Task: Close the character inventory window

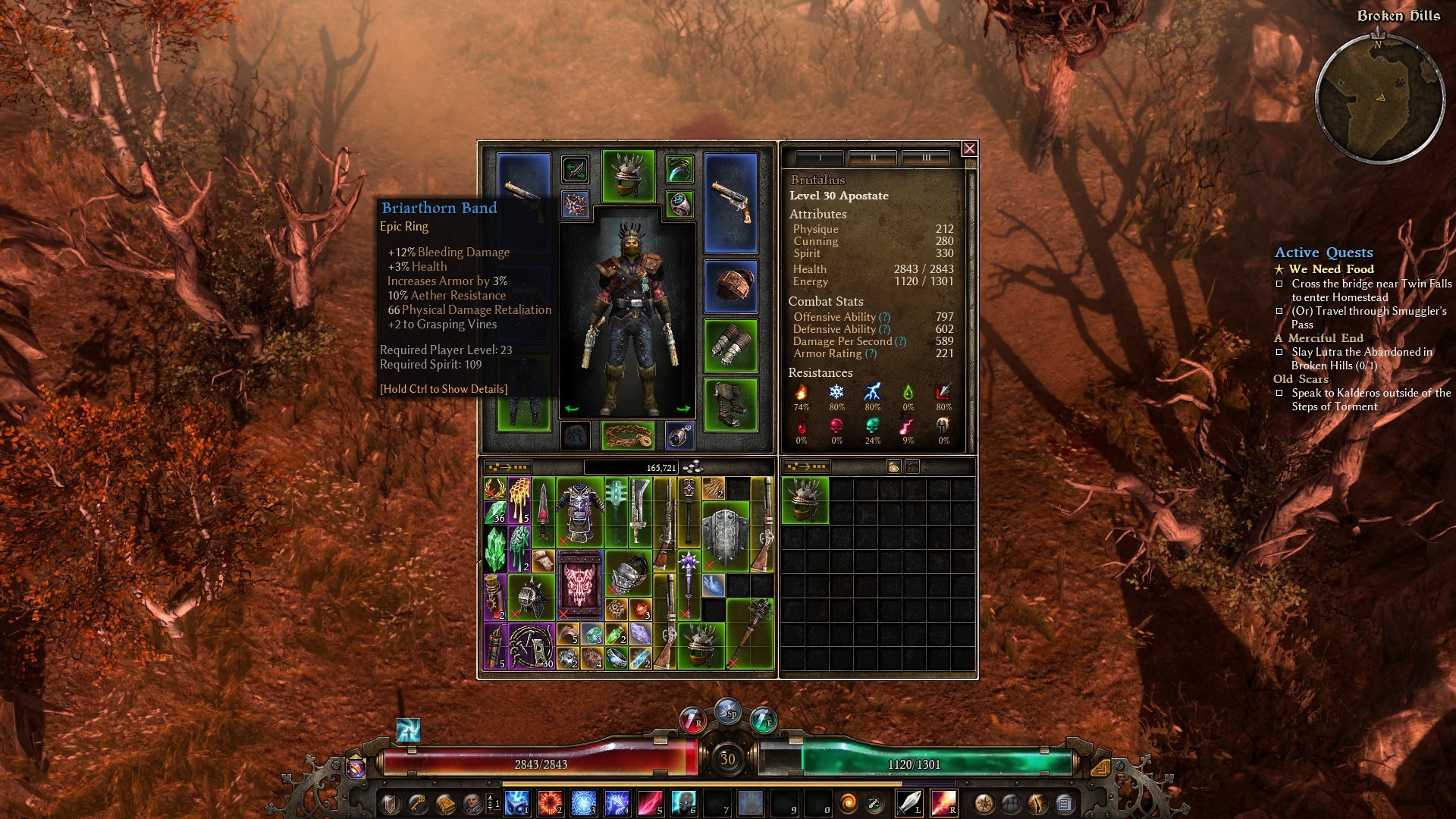Action: [969, 149]
